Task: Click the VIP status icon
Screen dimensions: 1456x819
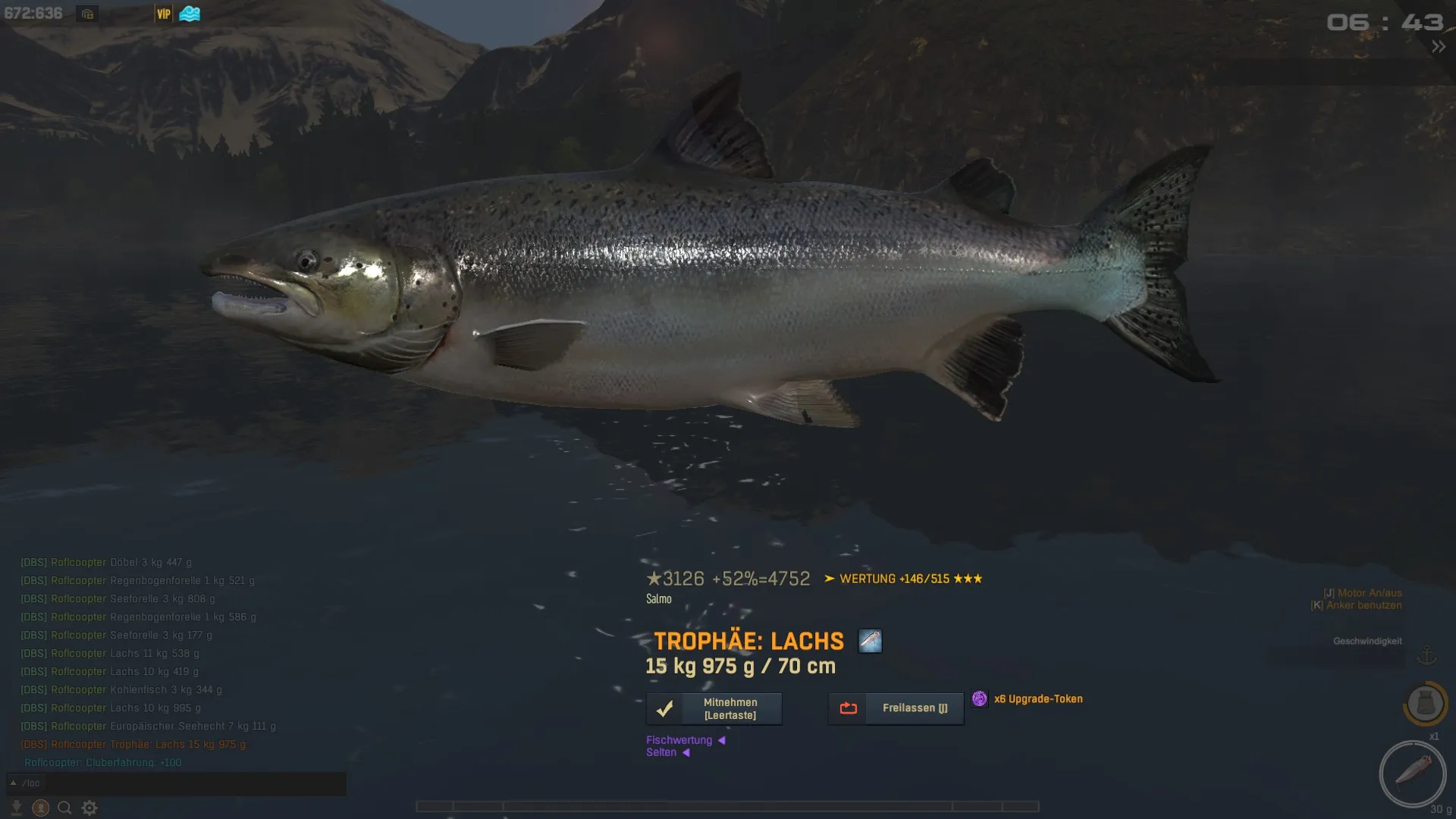Action: pos(164,14)
